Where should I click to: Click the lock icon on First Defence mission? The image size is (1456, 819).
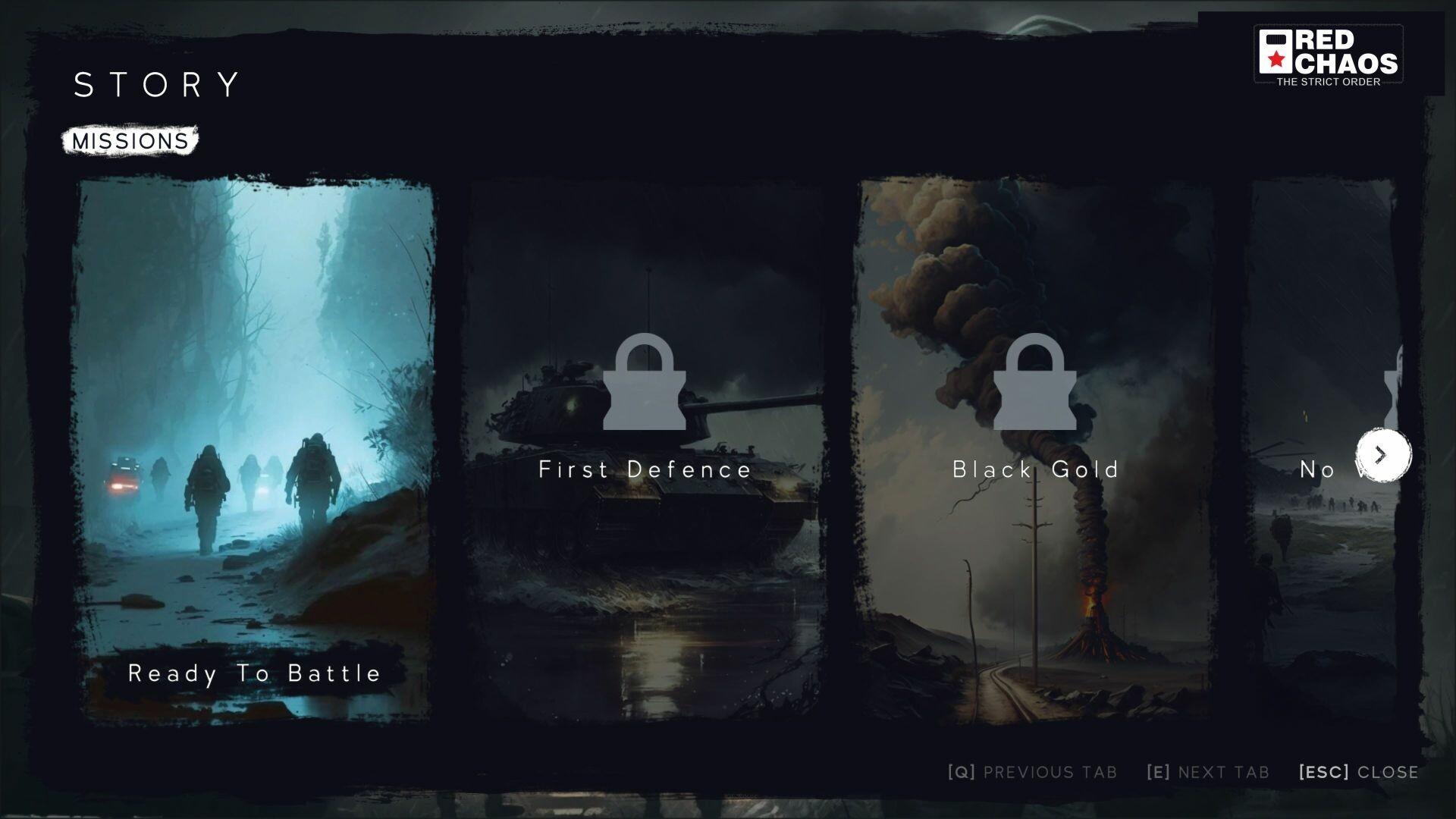pyautogui.click(x=643, y=383)
